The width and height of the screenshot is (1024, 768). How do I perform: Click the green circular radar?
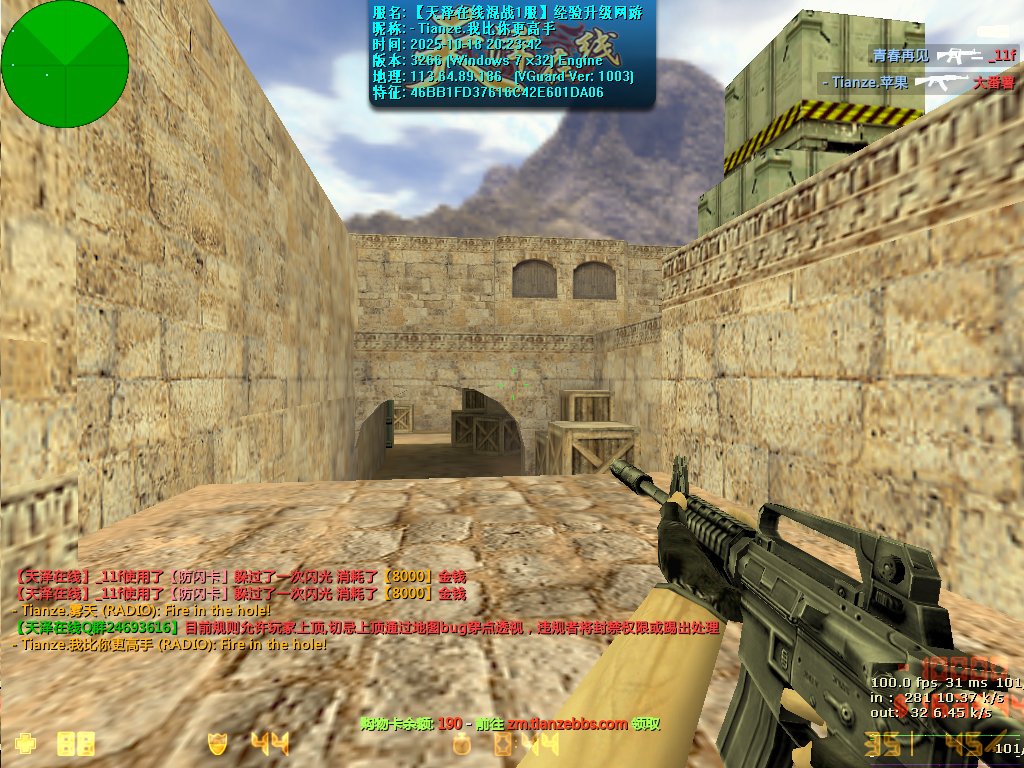(x=65, y=64)
